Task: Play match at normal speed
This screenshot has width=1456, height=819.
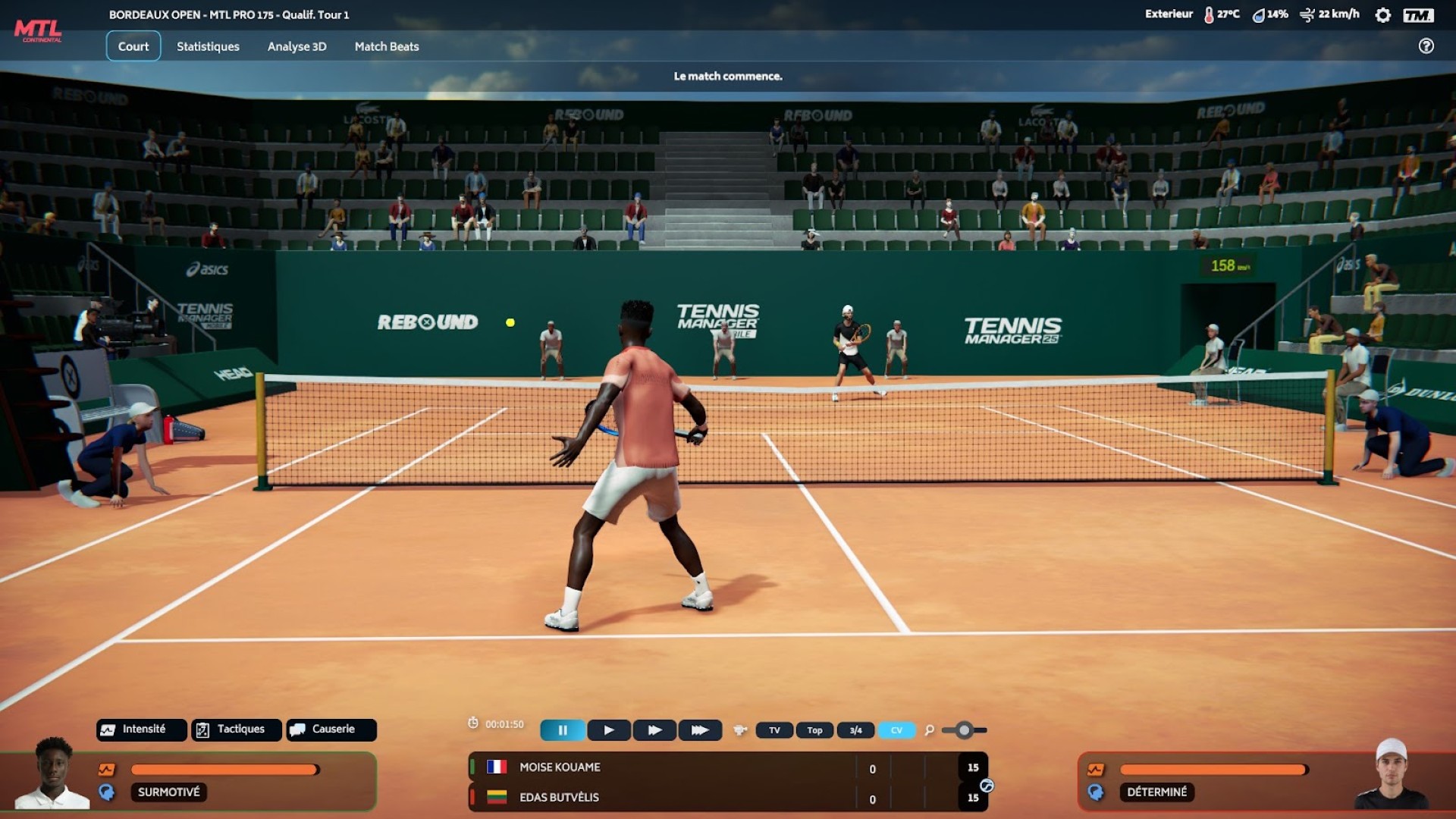Action: pos(609,730)
